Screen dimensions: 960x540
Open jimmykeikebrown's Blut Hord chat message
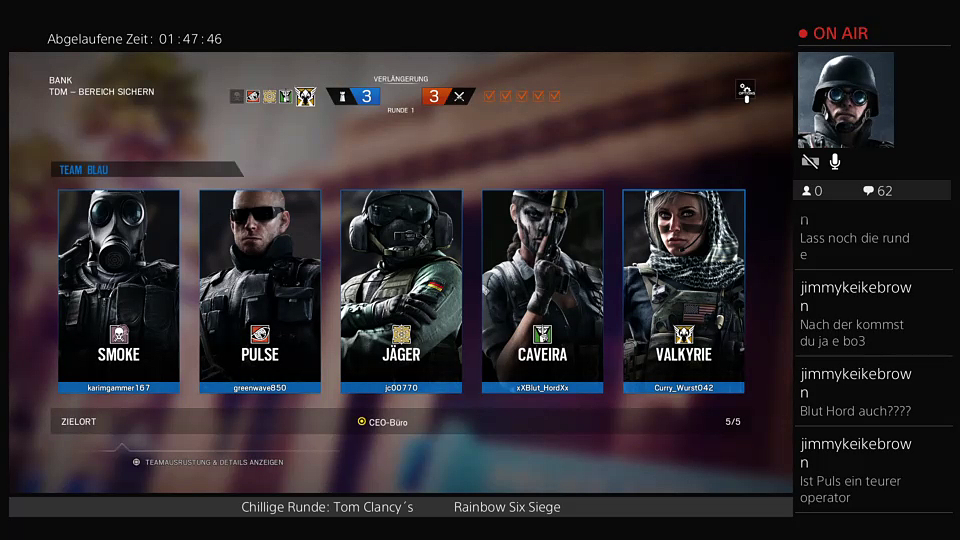point(870,392)
